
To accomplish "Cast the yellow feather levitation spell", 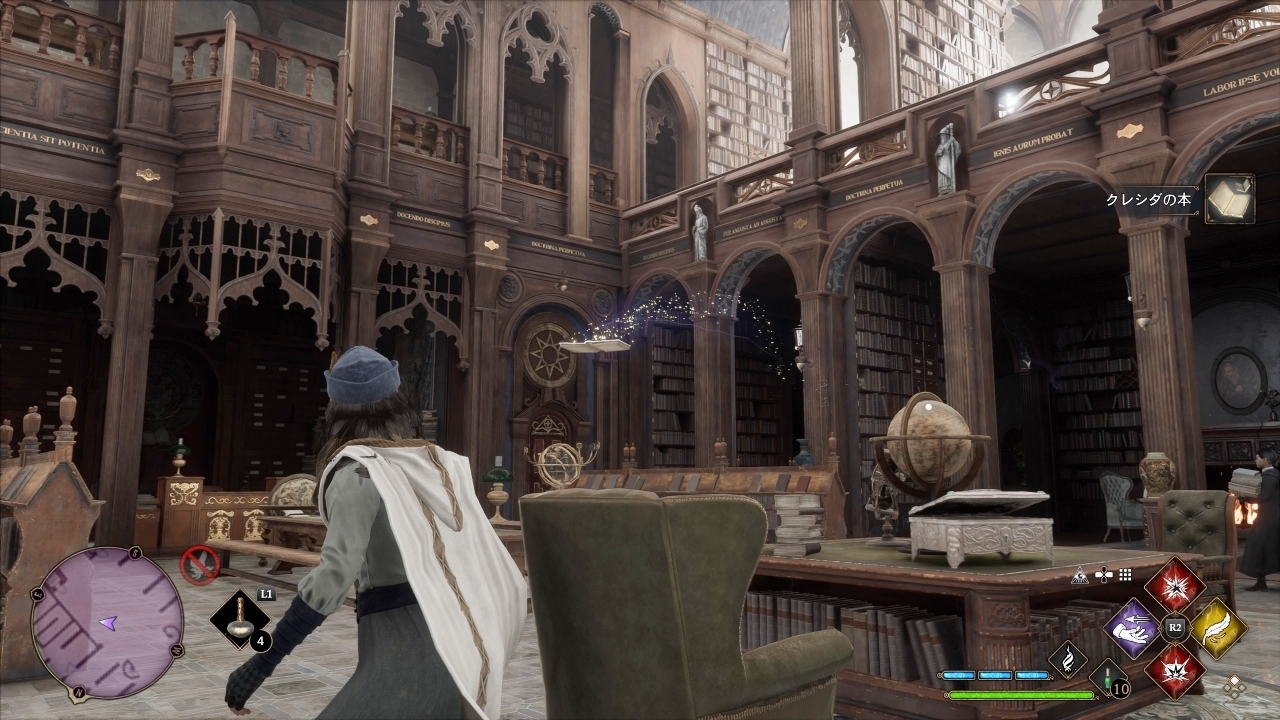I will (x=1217, y=628).
